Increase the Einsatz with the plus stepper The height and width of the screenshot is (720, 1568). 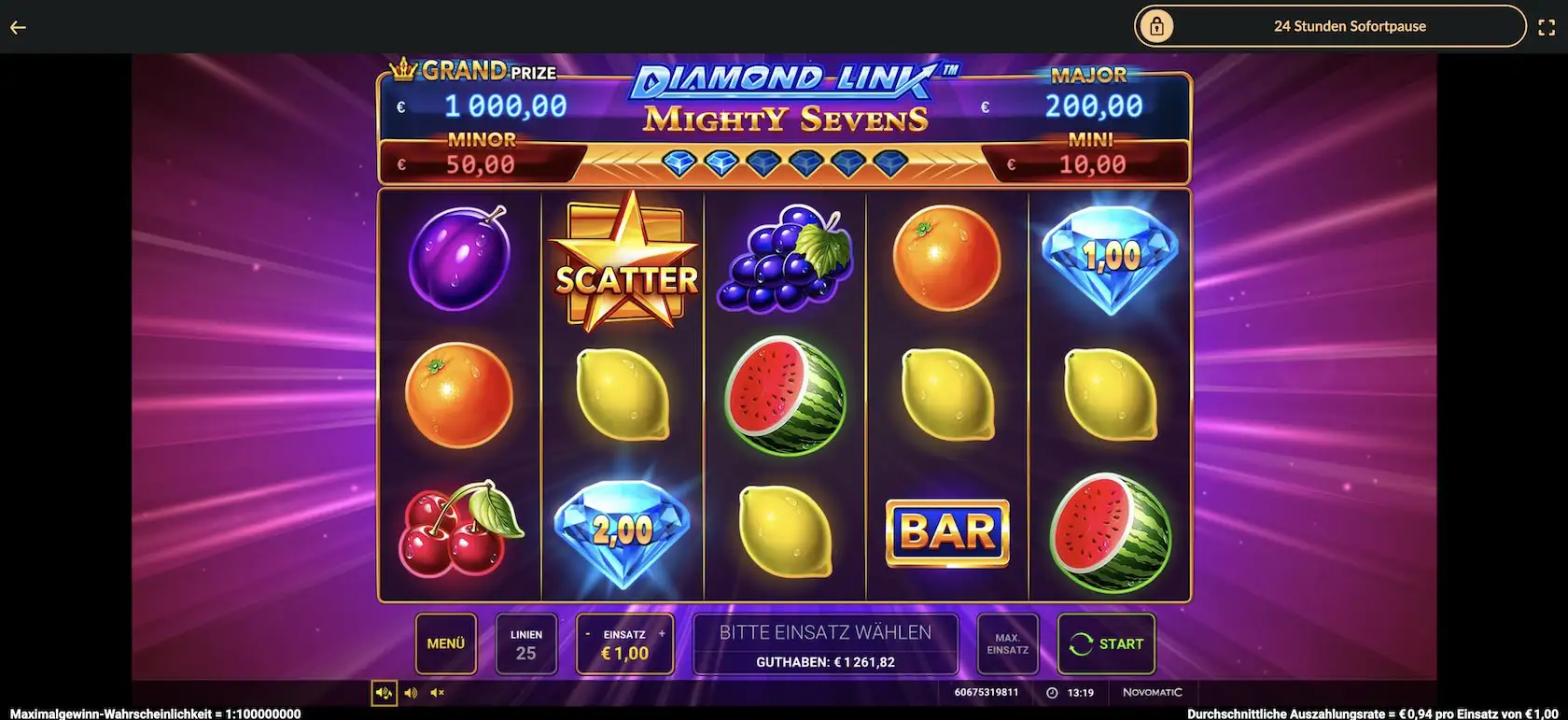click(663, 632)
